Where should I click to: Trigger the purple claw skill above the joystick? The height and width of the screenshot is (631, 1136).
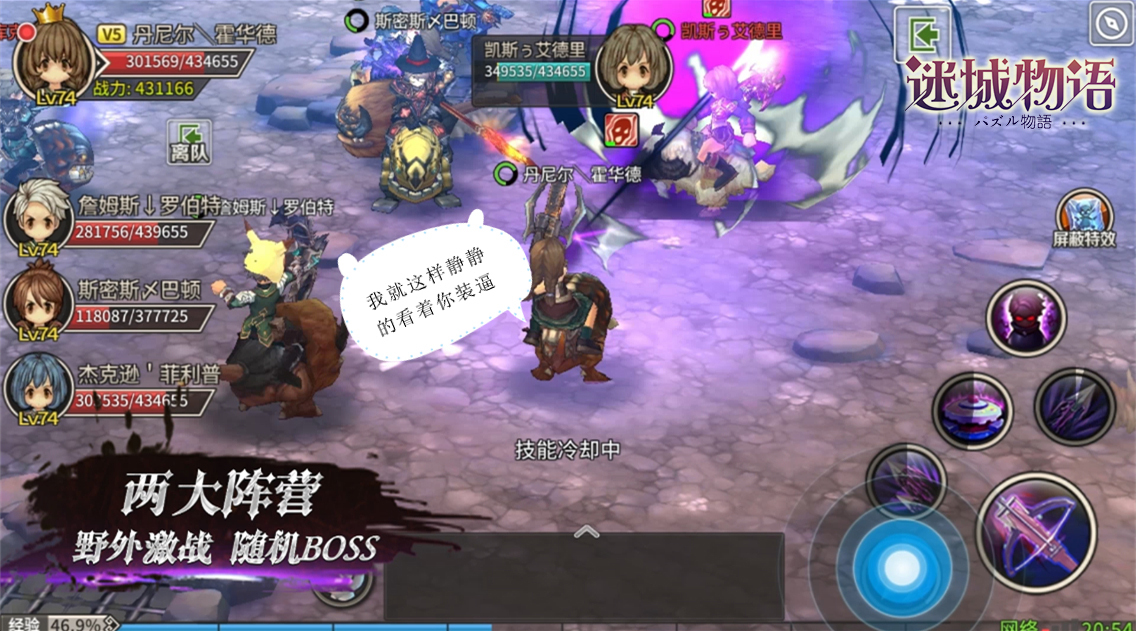(x=905, y=478)
